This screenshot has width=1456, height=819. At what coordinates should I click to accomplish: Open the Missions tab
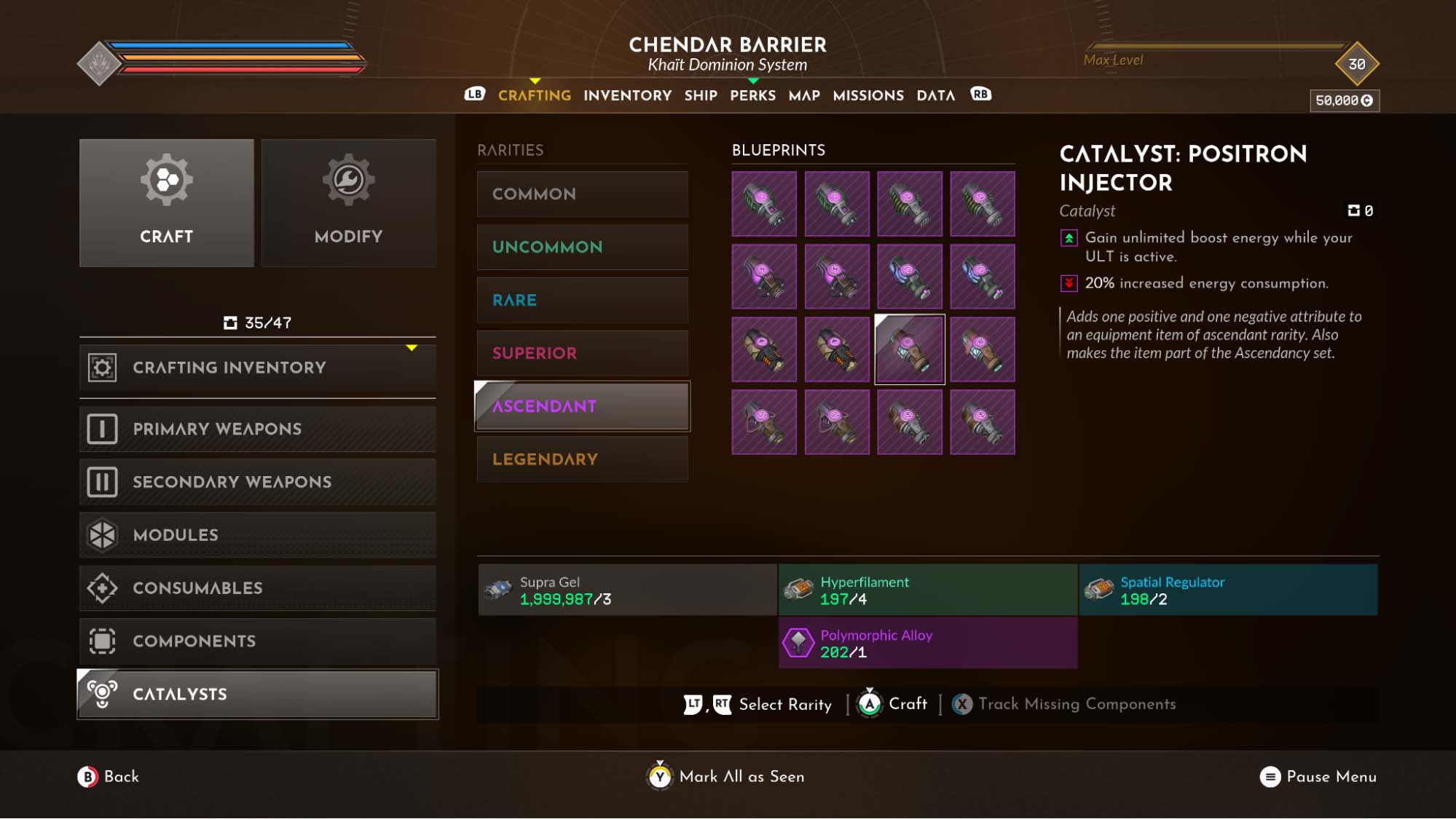pos(868,95)
